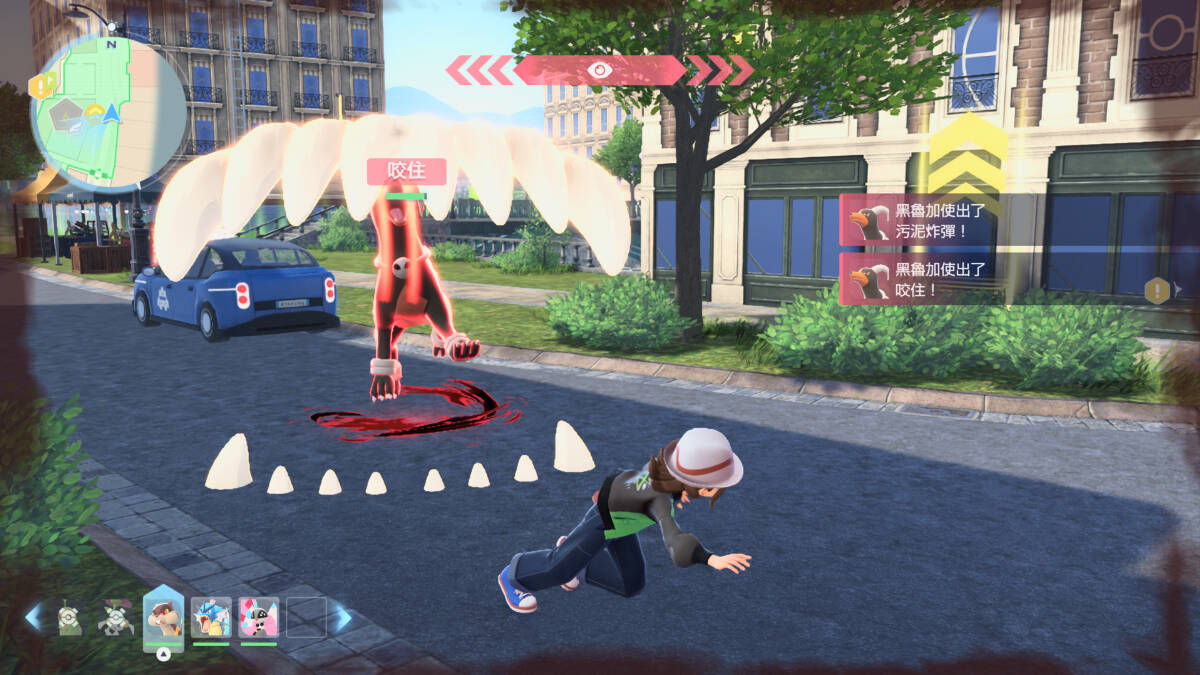Click the hexagon exclamation icon at right edge
The height and width of the screenshot is (675, 1200).
pos(1157,291)
